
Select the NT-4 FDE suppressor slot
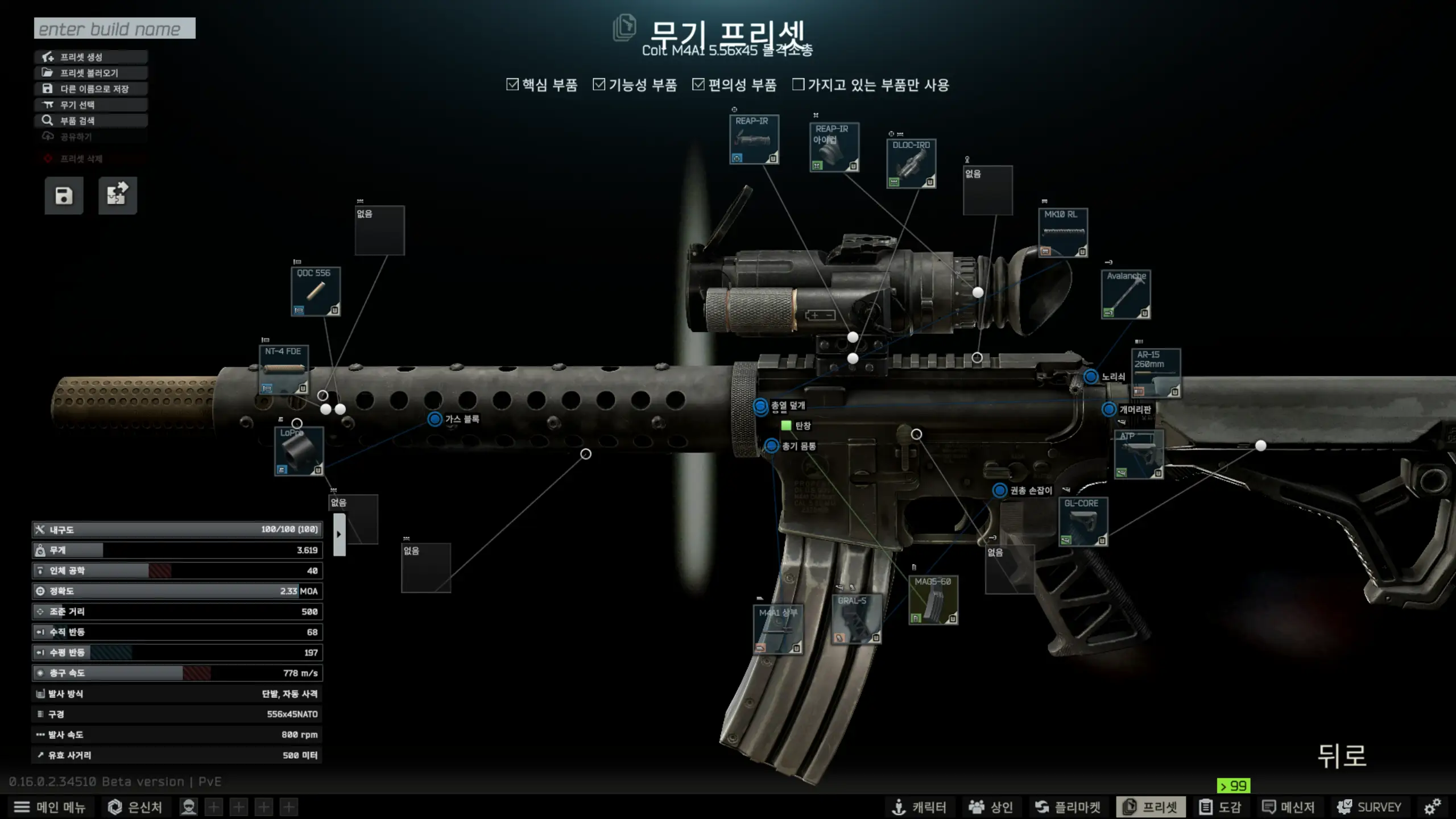pos(284,370)
